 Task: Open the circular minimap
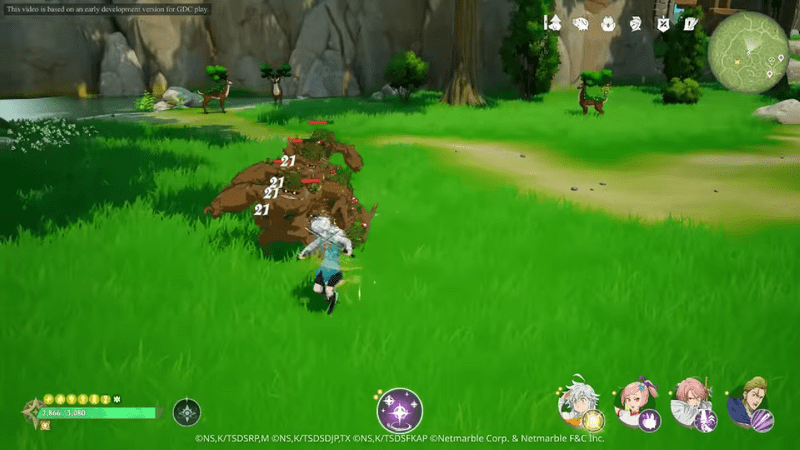[748, 52]
